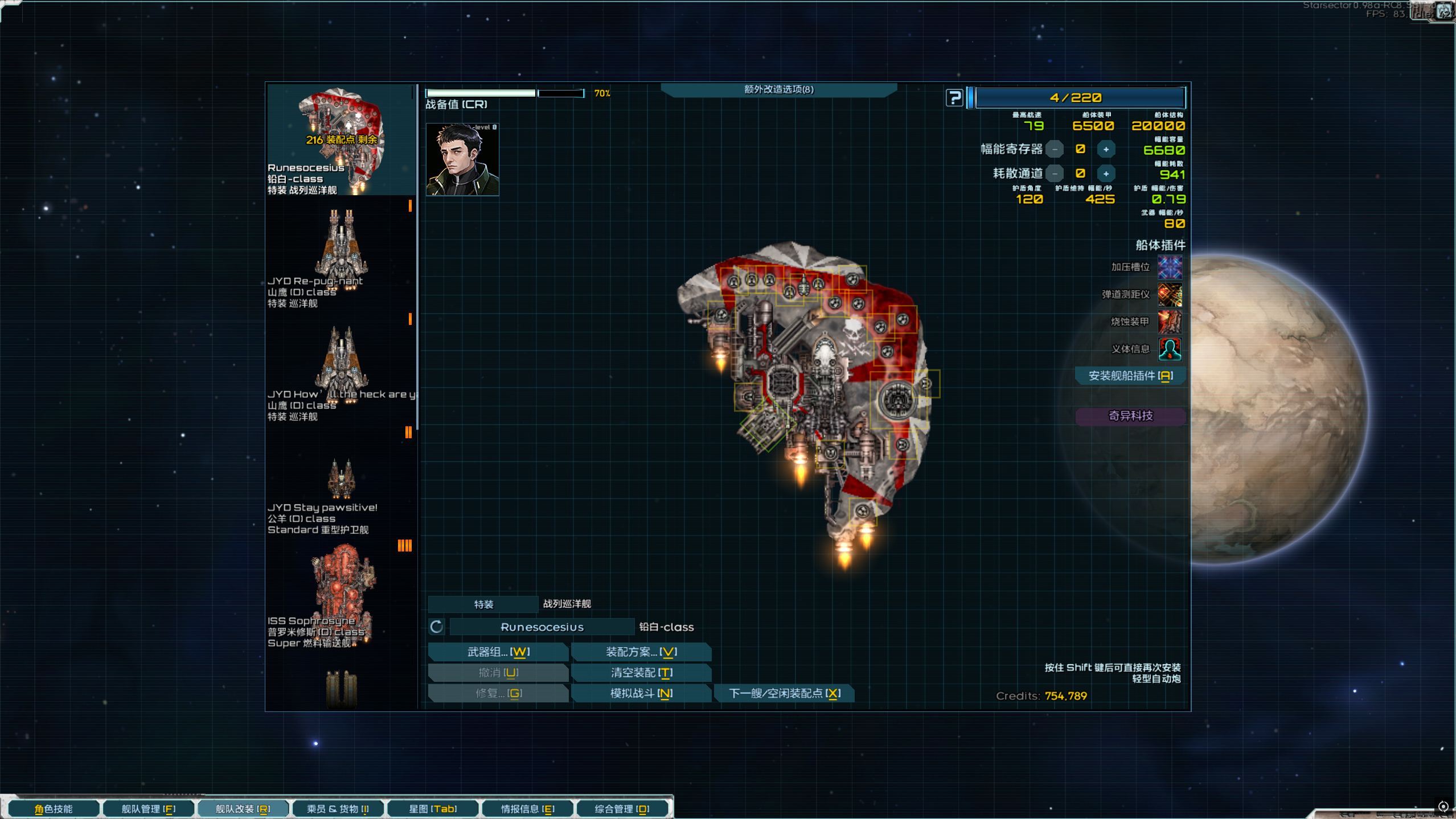1456x819 pixels.
Task: Edit the Runesocesius ship name field
Action: (x=542, y=627)
